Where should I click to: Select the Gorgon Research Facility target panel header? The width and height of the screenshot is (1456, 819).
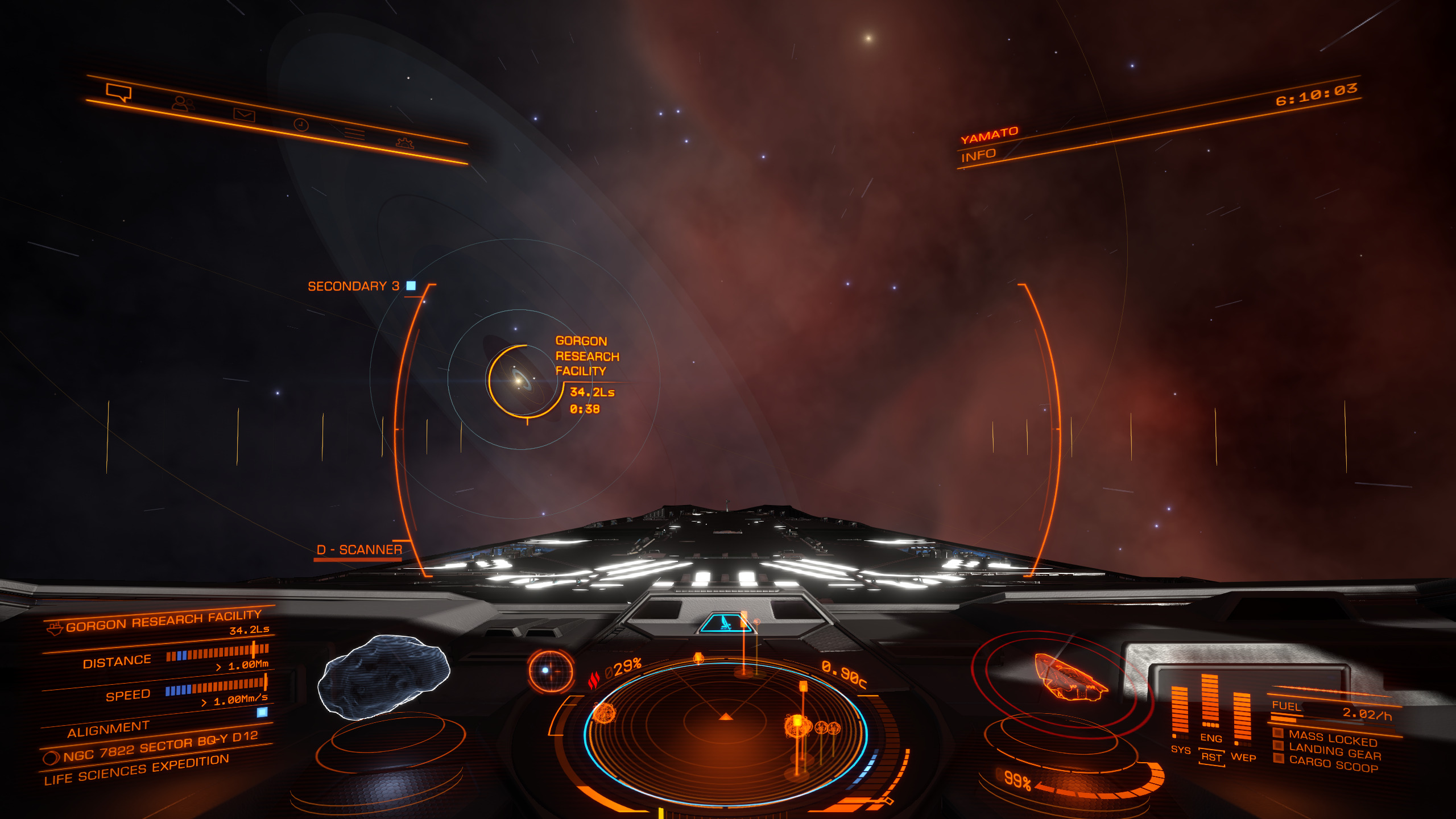pyautogui.click(x=163, y=621)
